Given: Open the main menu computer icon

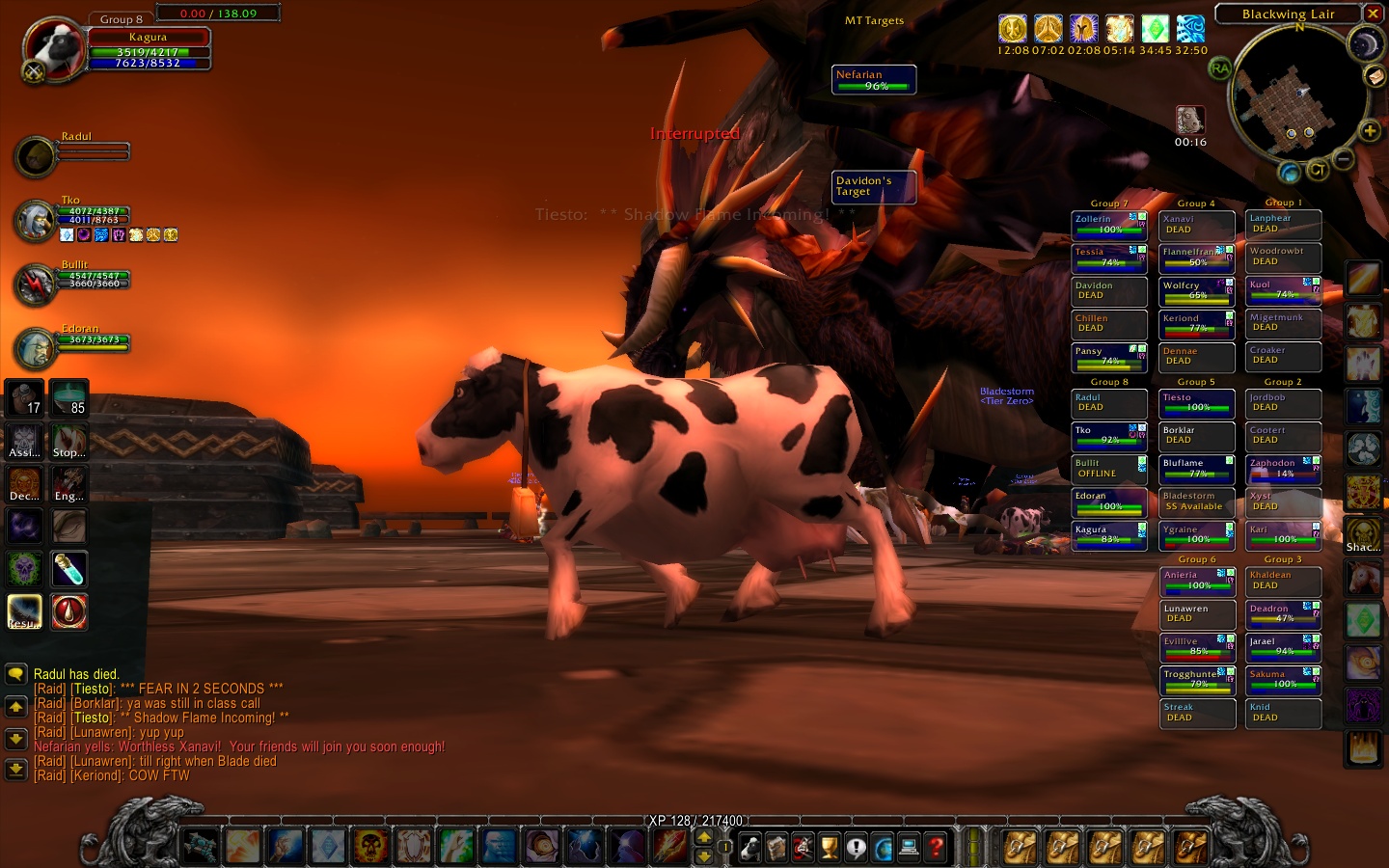Looking at the screenshot, I should 909,848.
